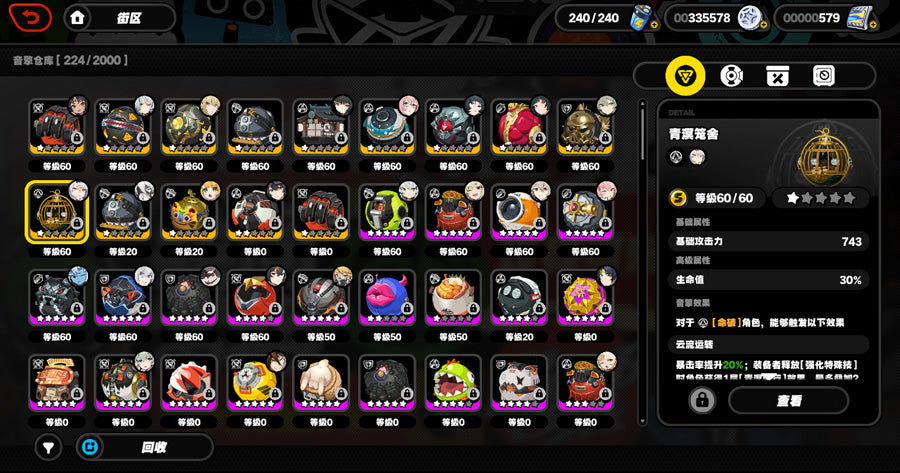Select the orange eyeball camera W-Engine
The width and height of the screenshot is (900, 473).
coord(520,212)
